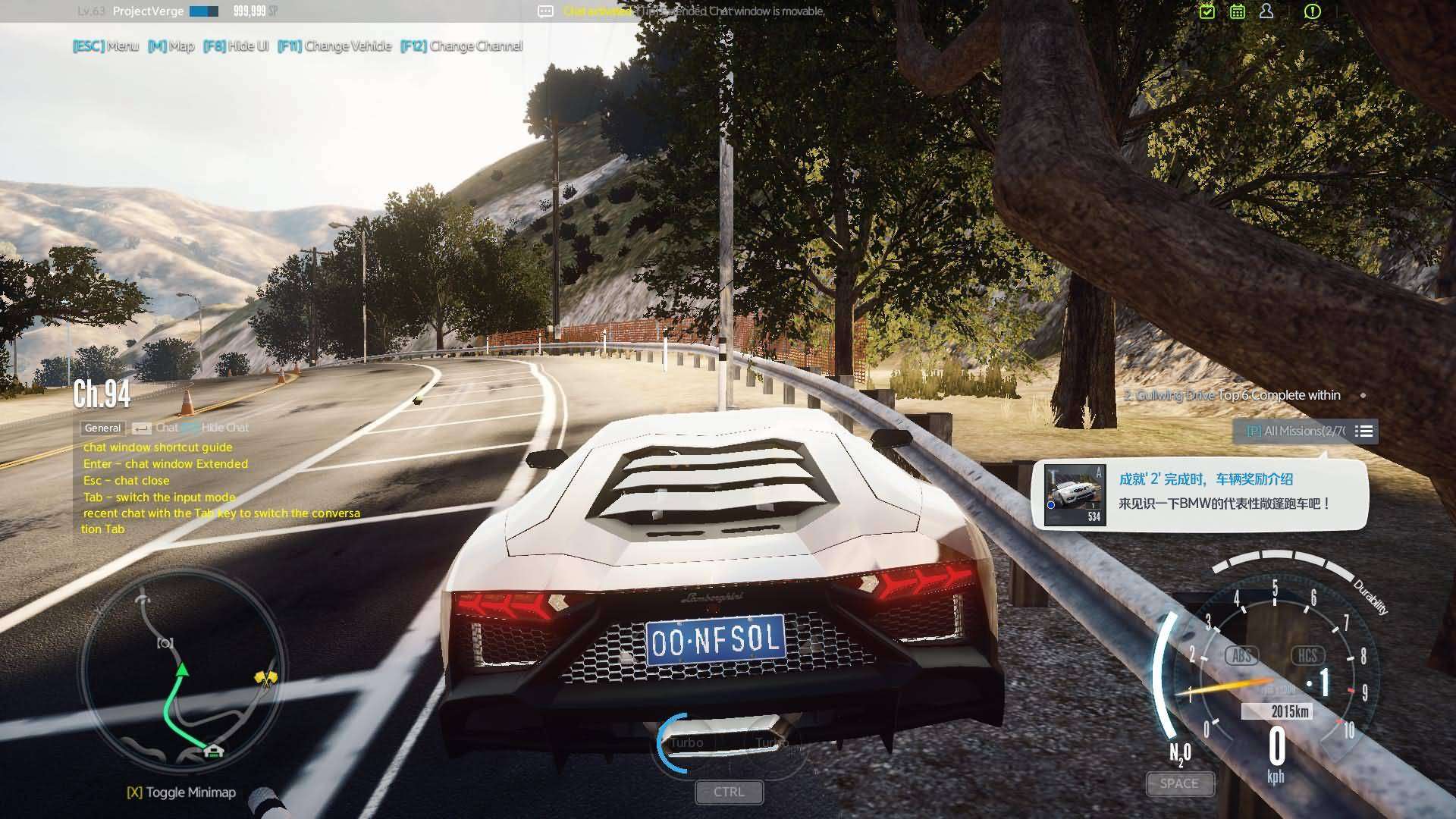Click the race flag marker on minimap
The height and width of the screenshot is (819, 1456).
(266, 677)
